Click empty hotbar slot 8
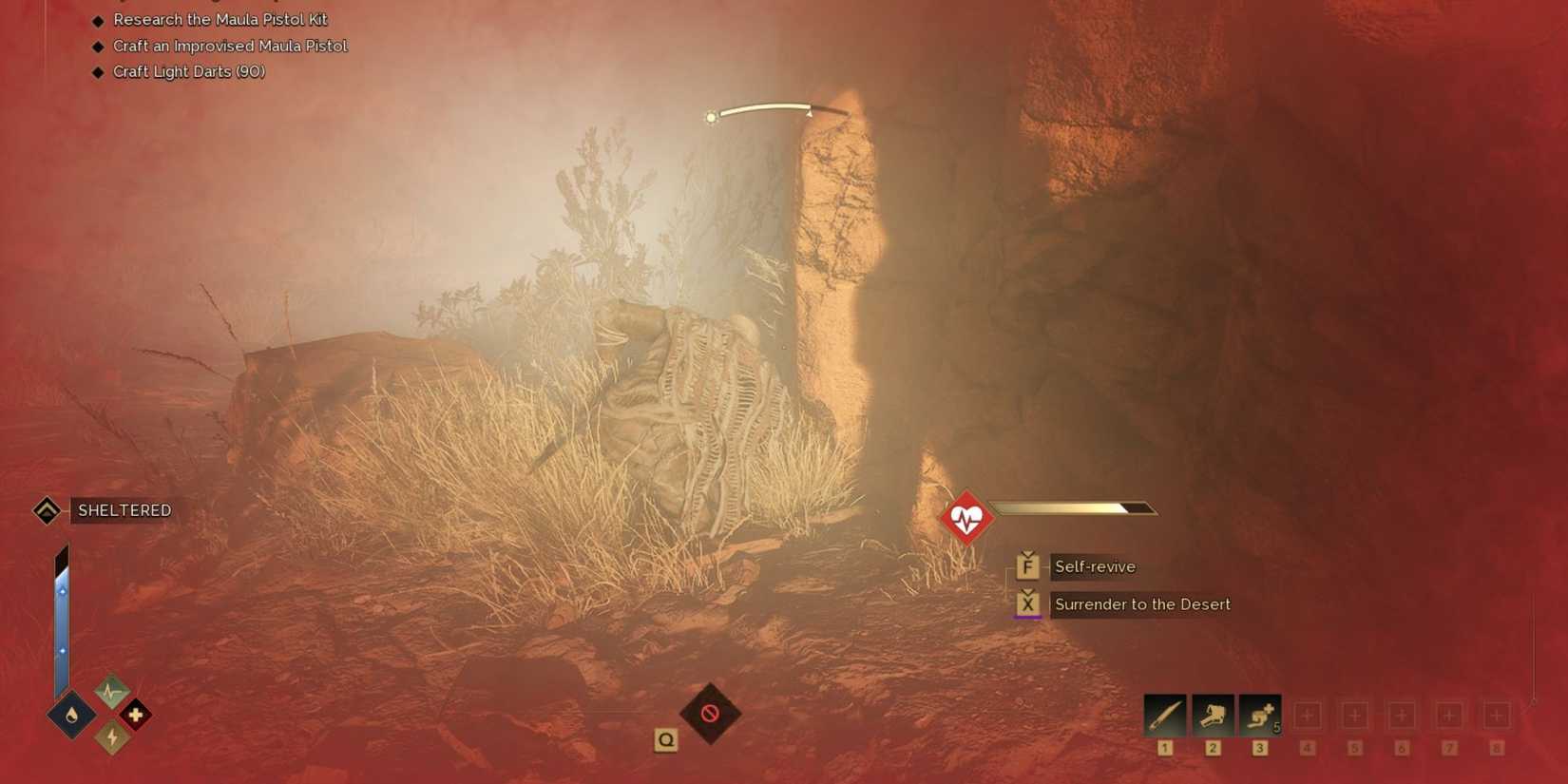The width and height of the screenshot is (1568, 784). click(1497, 714)
